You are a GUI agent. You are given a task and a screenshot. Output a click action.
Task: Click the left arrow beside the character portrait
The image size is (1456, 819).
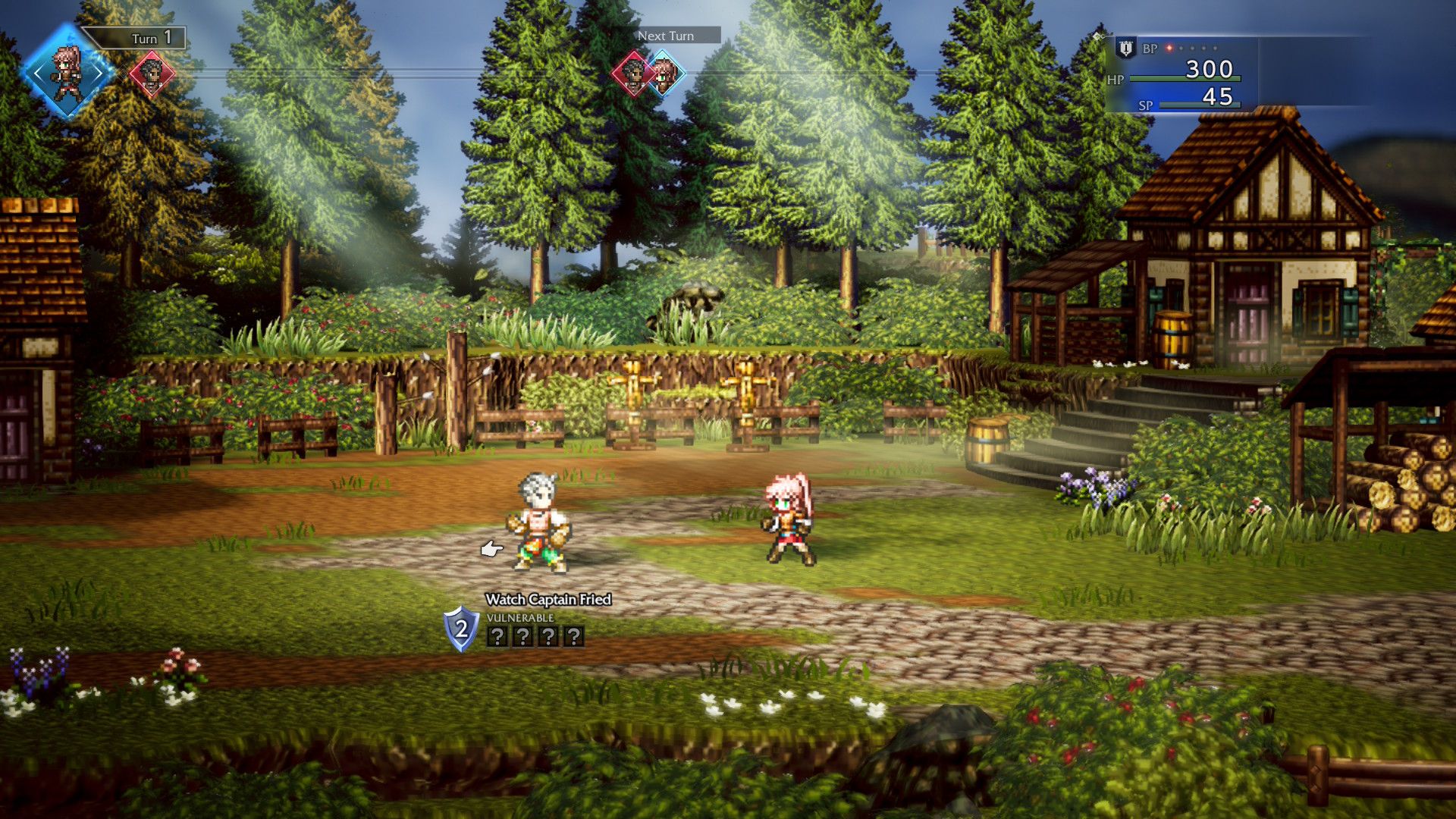(38, 74)
